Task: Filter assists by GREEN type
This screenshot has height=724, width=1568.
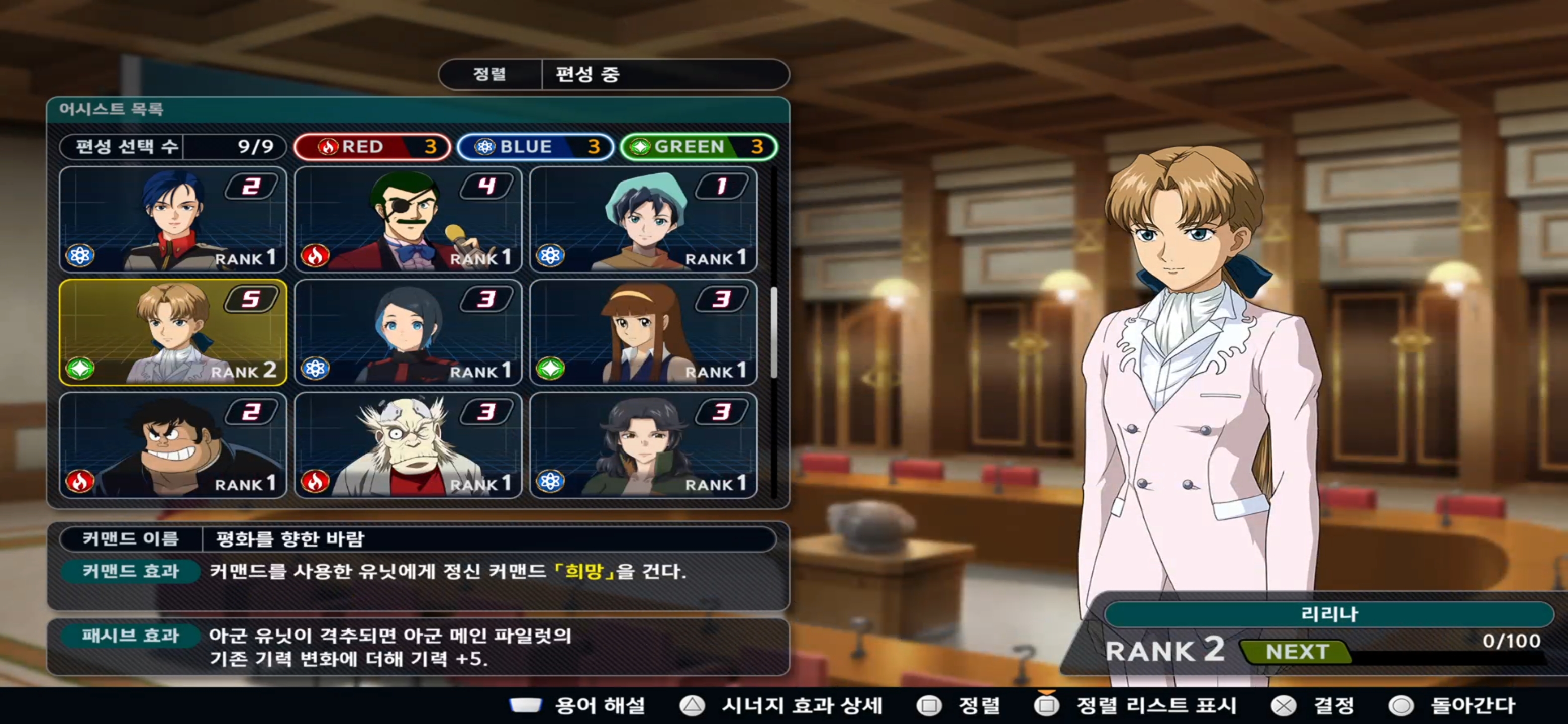Action: pos(698,147)
